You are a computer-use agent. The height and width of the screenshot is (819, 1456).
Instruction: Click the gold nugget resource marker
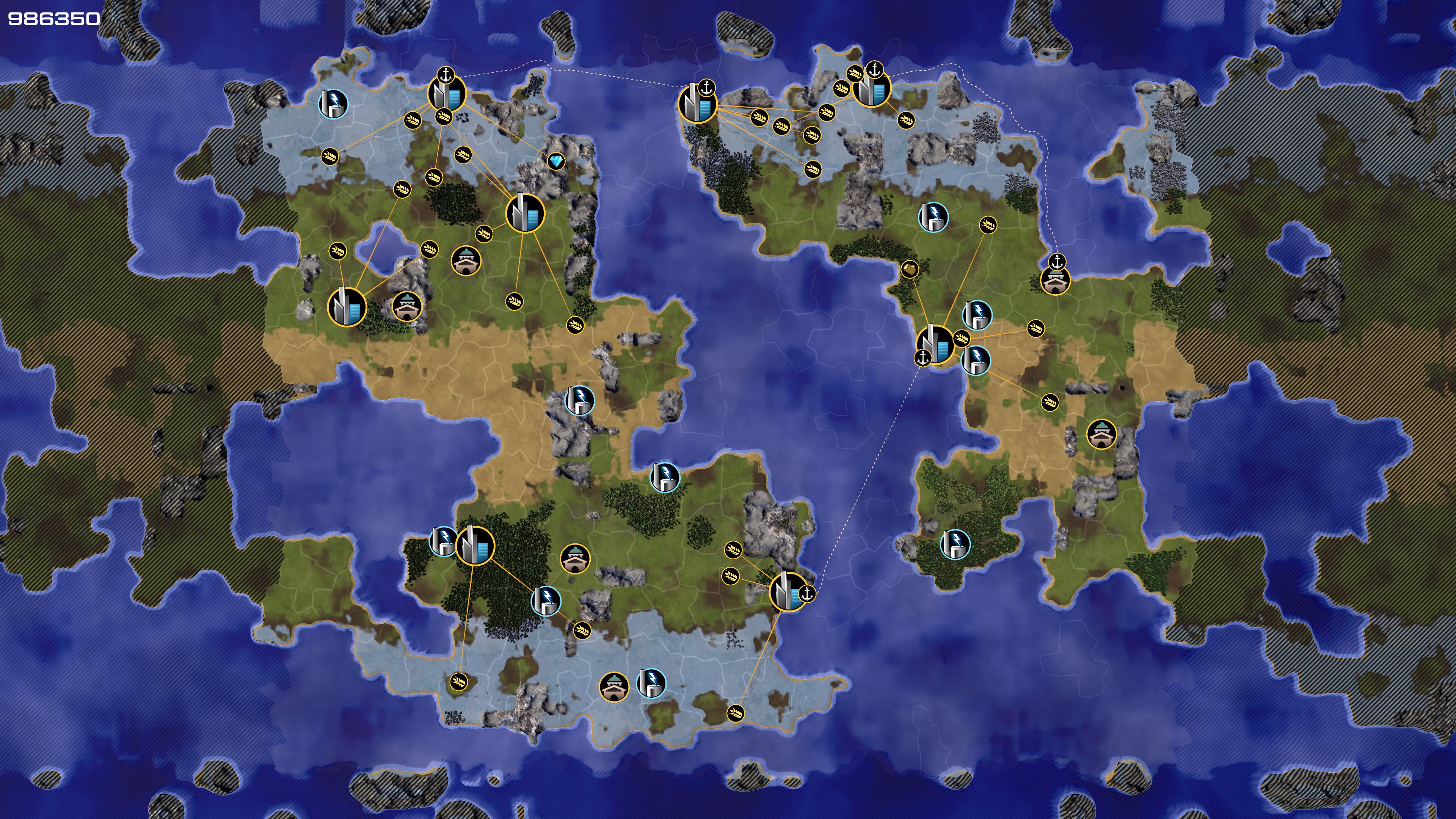(x=909, y=269)
